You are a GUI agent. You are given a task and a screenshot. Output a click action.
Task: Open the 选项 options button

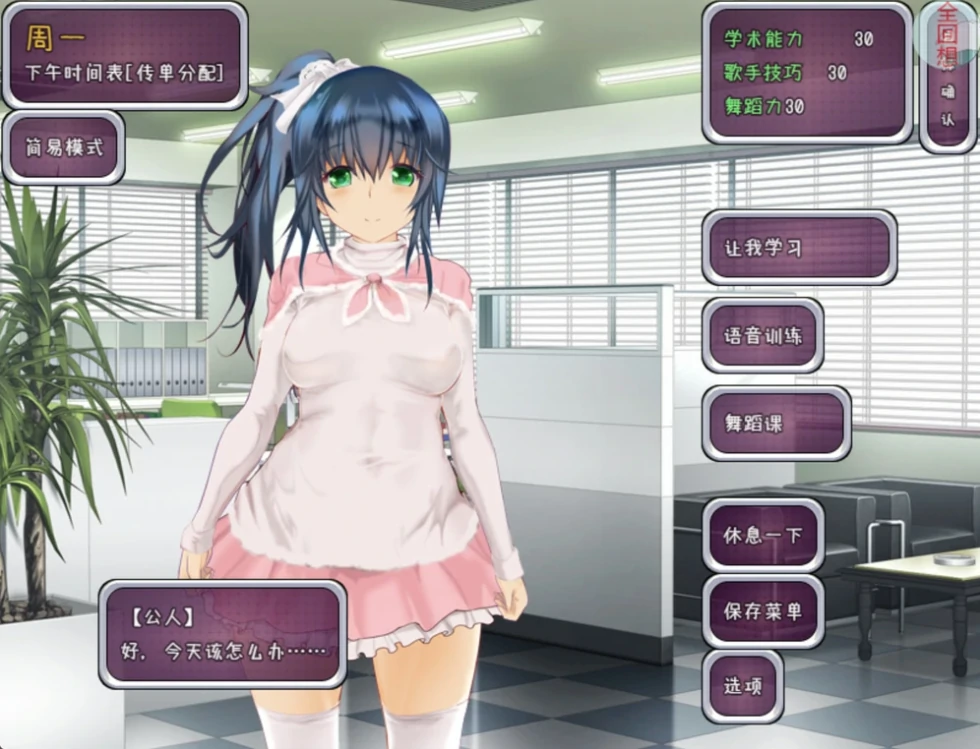point(742,686)
